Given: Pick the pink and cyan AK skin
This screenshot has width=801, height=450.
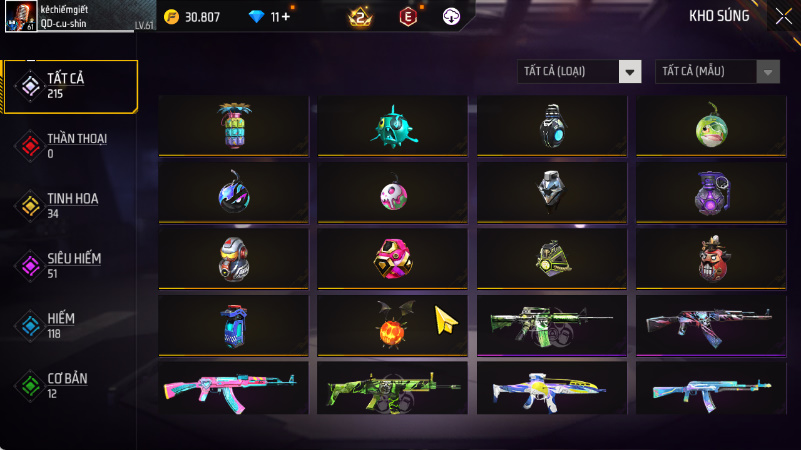Looking at the screenshot, I should click(233, 387).
